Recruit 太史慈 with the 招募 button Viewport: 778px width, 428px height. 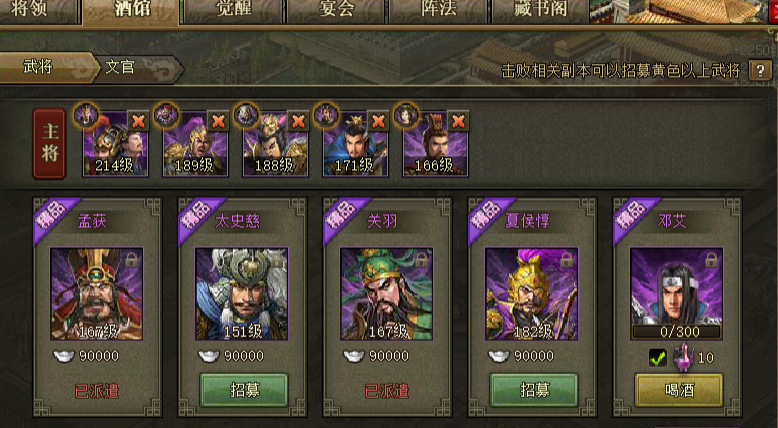(244, 390)
